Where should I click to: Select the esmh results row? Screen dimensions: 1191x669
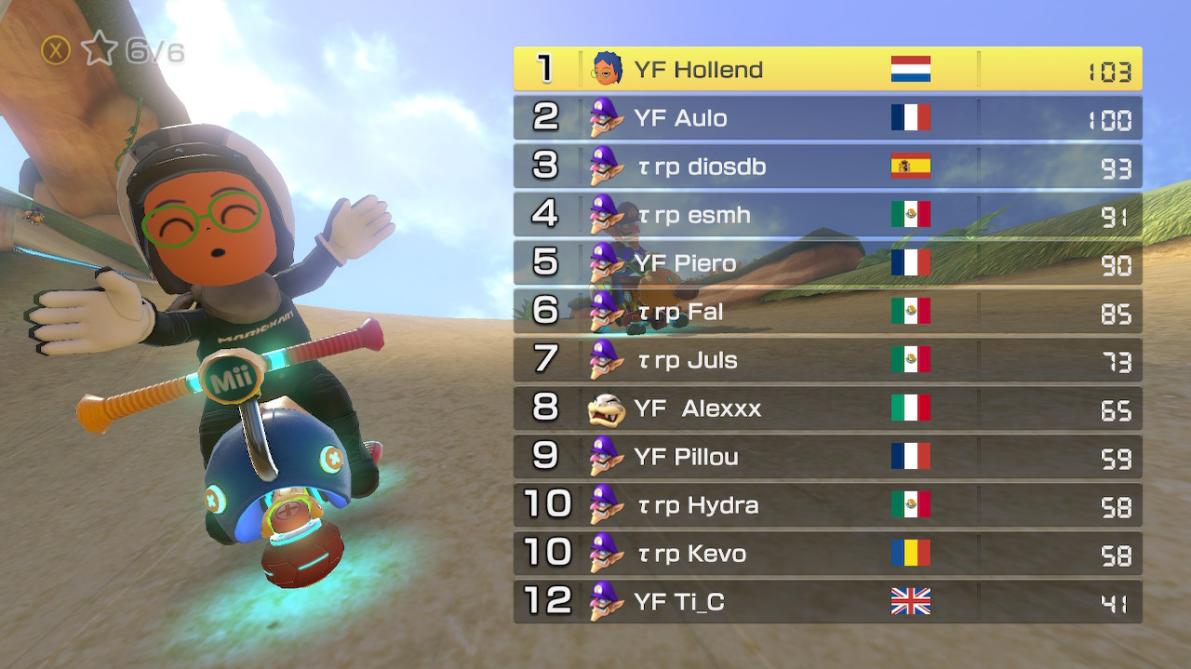pyautogui.click(x=827, y=215)
